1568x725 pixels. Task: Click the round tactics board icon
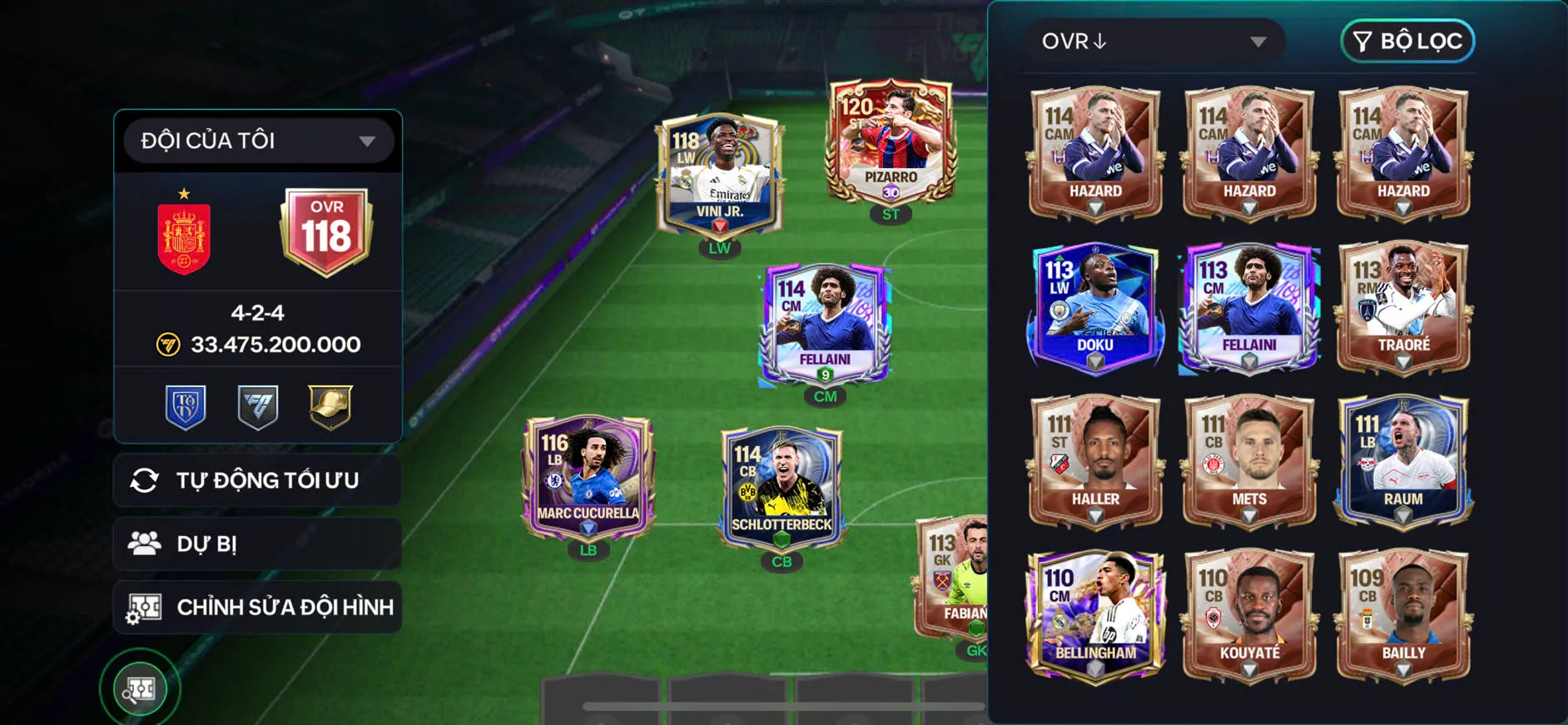[140, 688]
